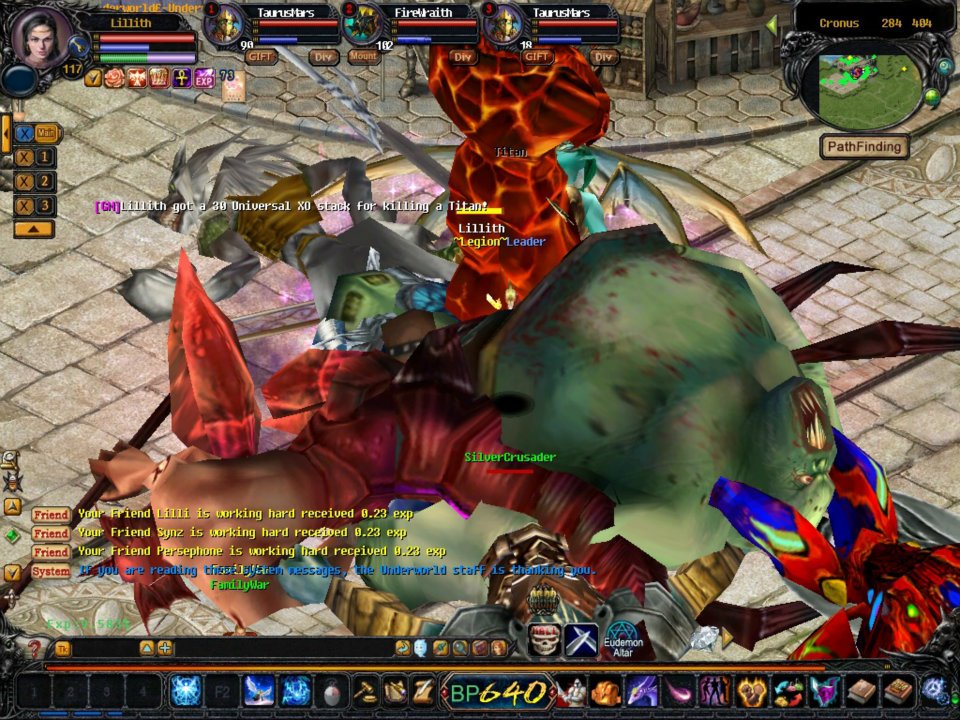This screenshot has height=720, width=960.
Task: Click the Mount button under FireWraith
Action: pos(364,57)
